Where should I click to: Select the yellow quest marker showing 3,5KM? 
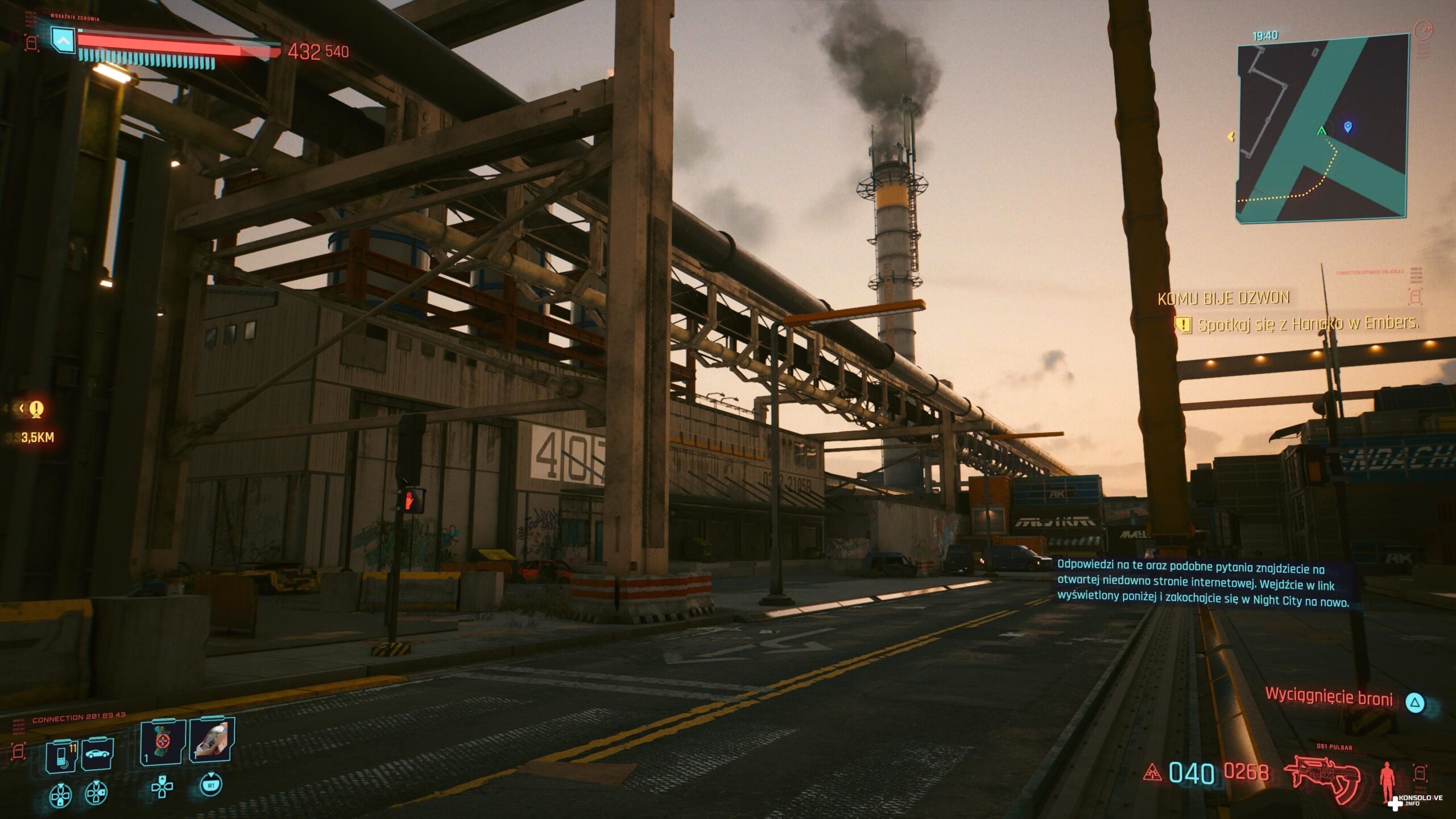click(36, 409)
